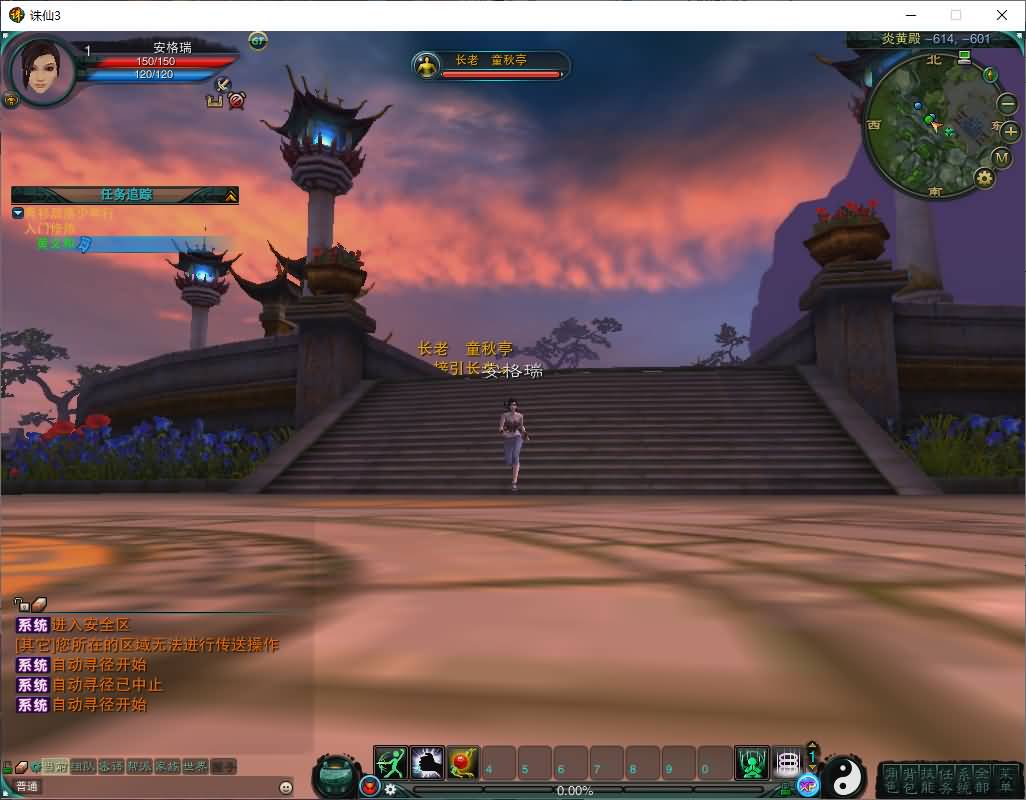Open minimap settings gear button
Screen dimensions: 1026x800
[985, 178]
